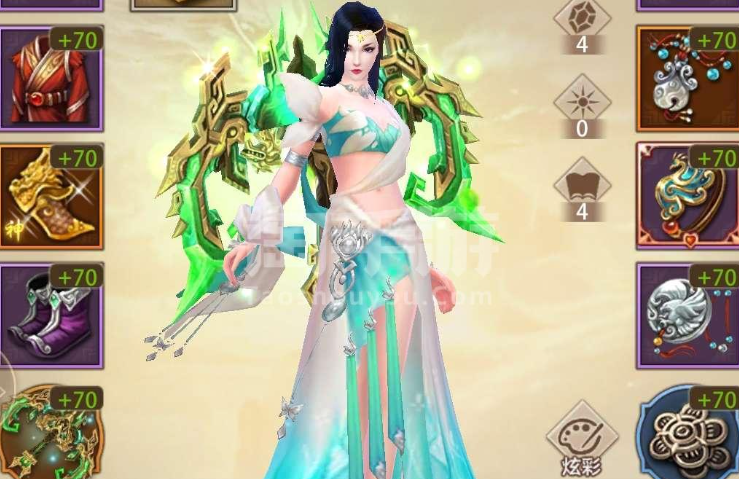Select the teal phoenix amulet slot
The image size is (739, 479).
pos(688,196)
